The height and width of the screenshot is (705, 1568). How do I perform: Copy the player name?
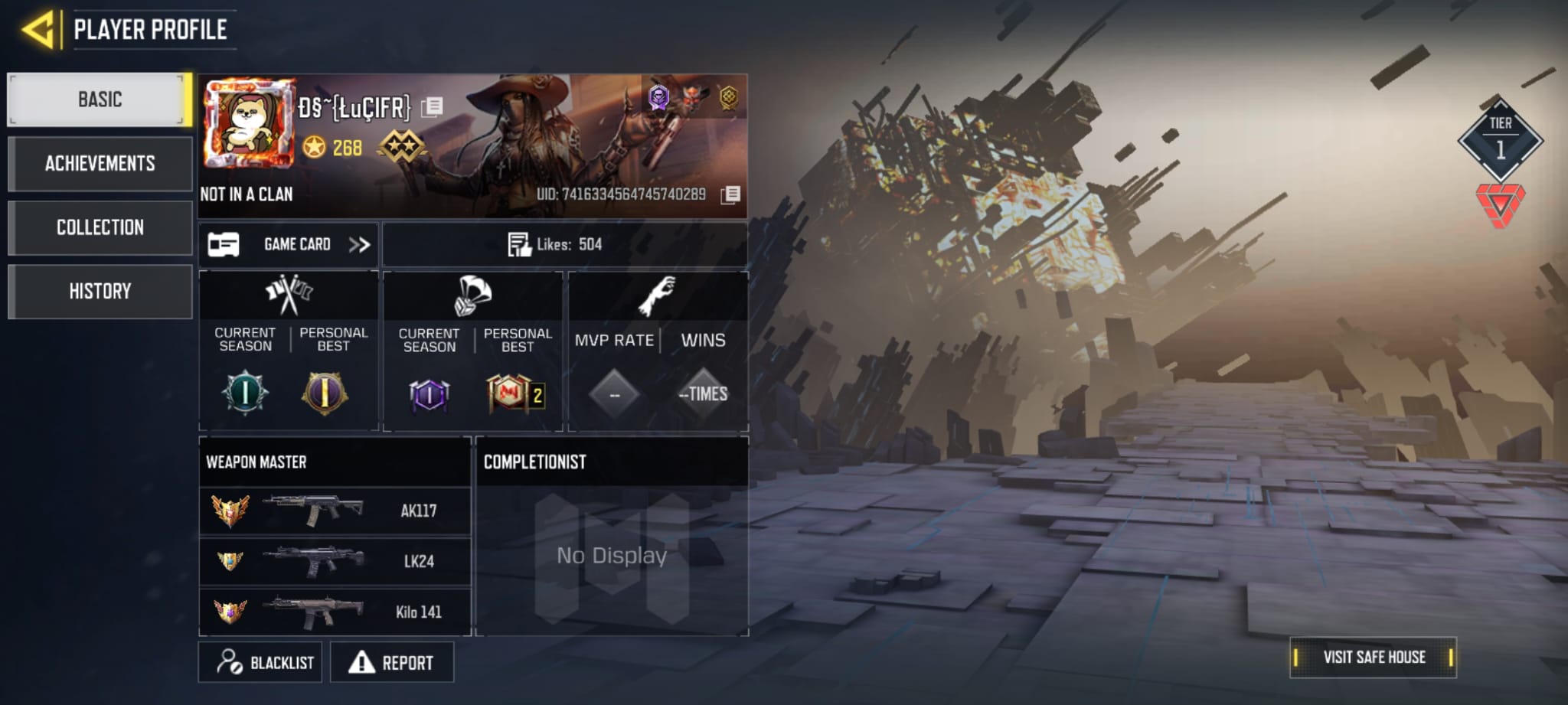432,107
